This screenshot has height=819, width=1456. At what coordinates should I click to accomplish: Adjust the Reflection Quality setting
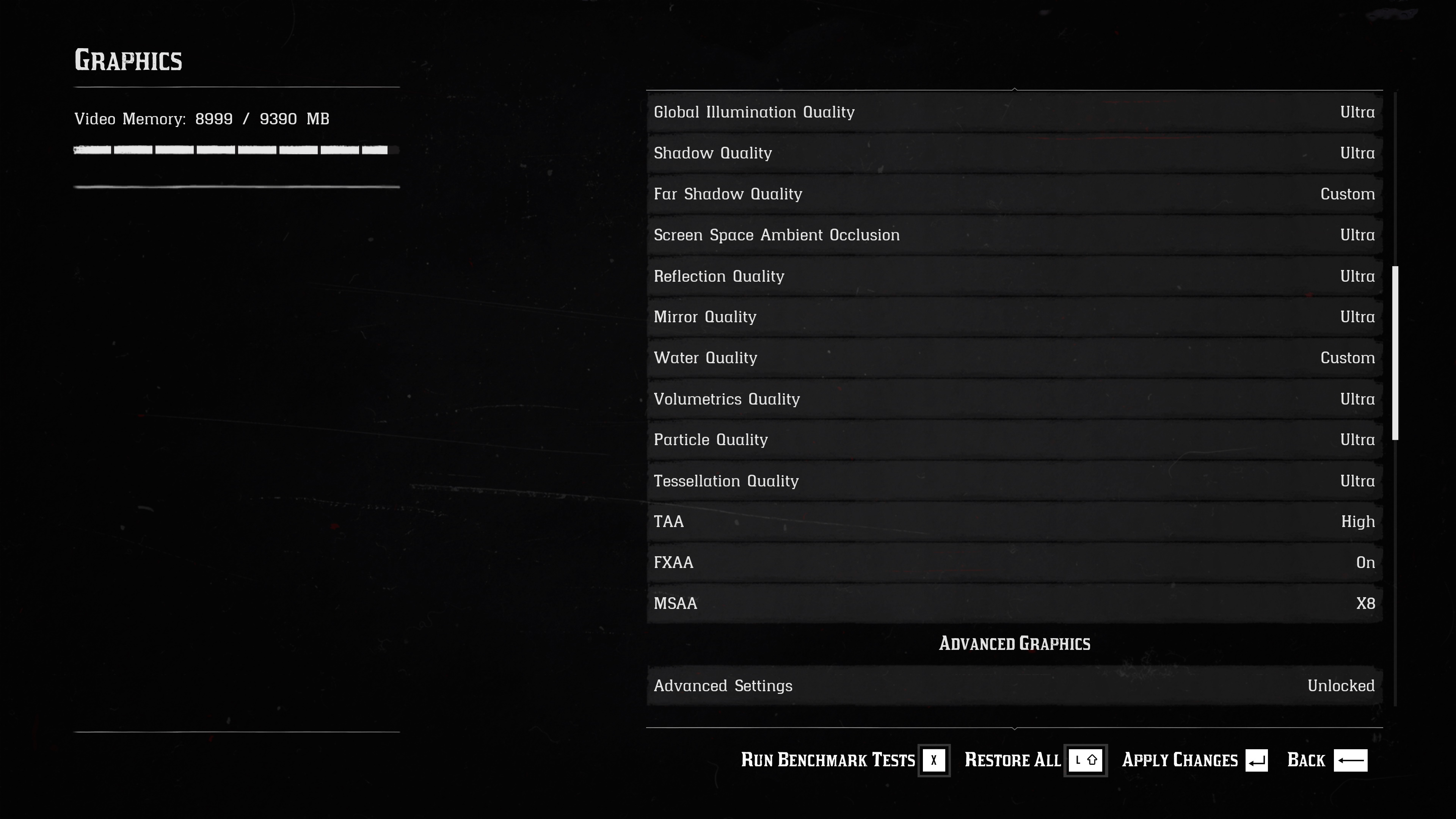coord(1014,276)
